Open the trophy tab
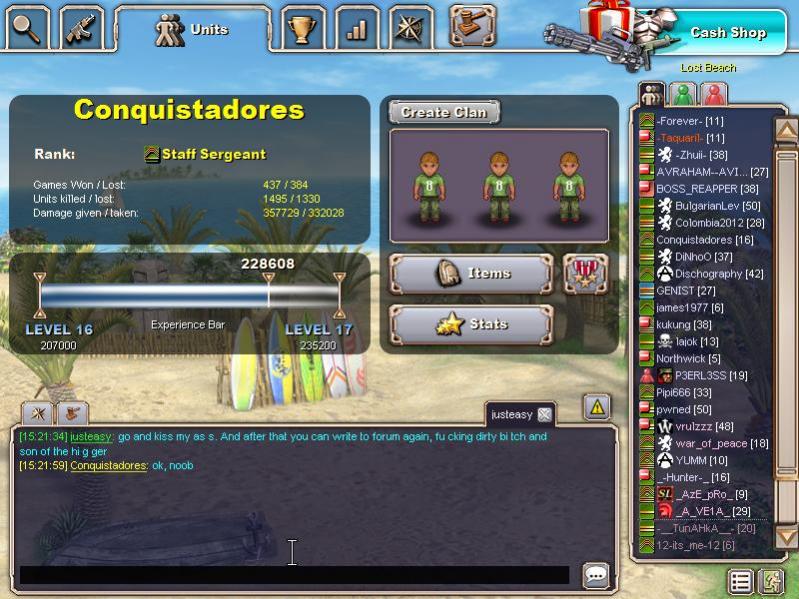Viewport: 799px width, 599px height. click(301, 28)
